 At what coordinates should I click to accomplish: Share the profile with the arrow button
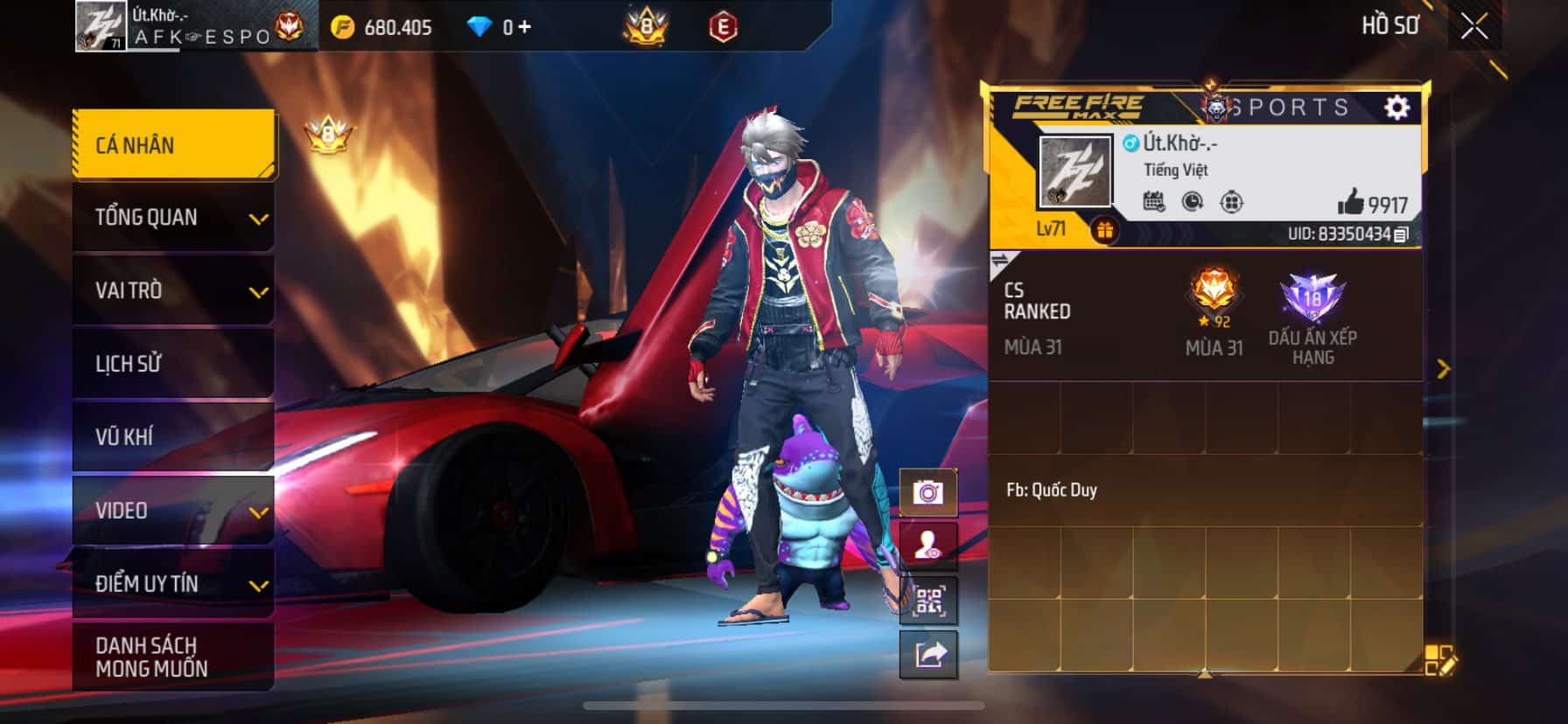coord(928,654)
